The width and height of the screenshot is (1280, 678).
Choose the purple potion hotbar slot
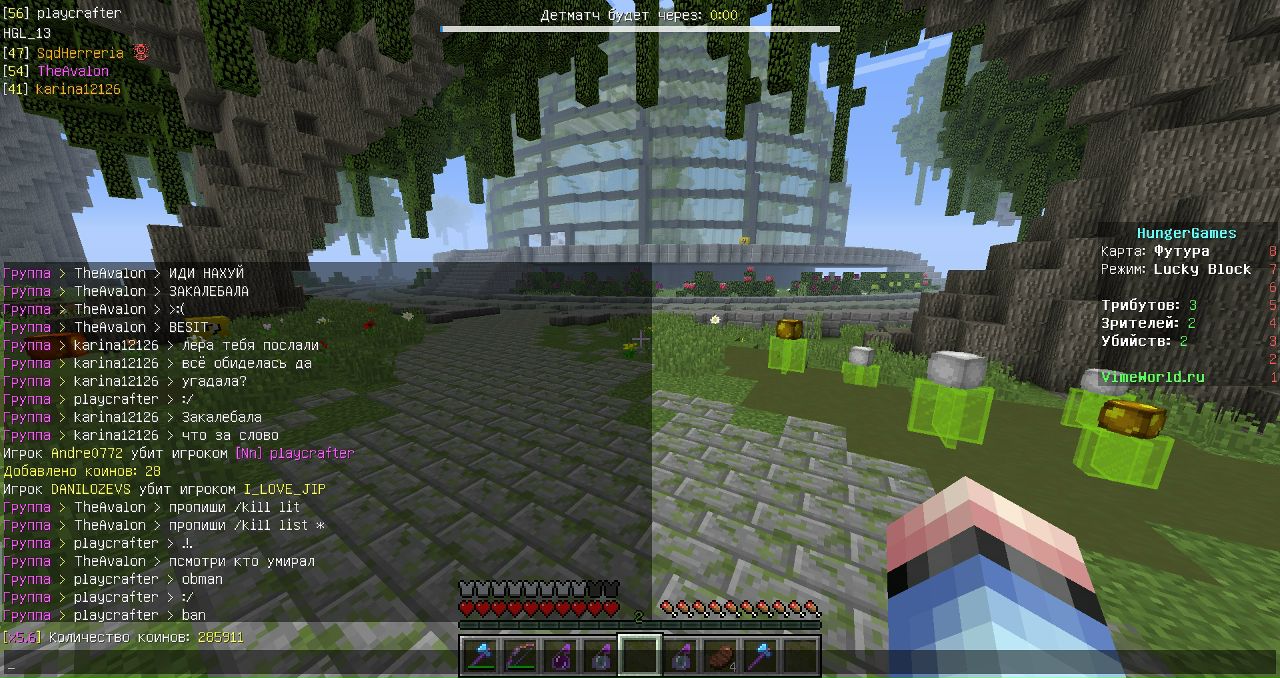click(x=560, y=656)
